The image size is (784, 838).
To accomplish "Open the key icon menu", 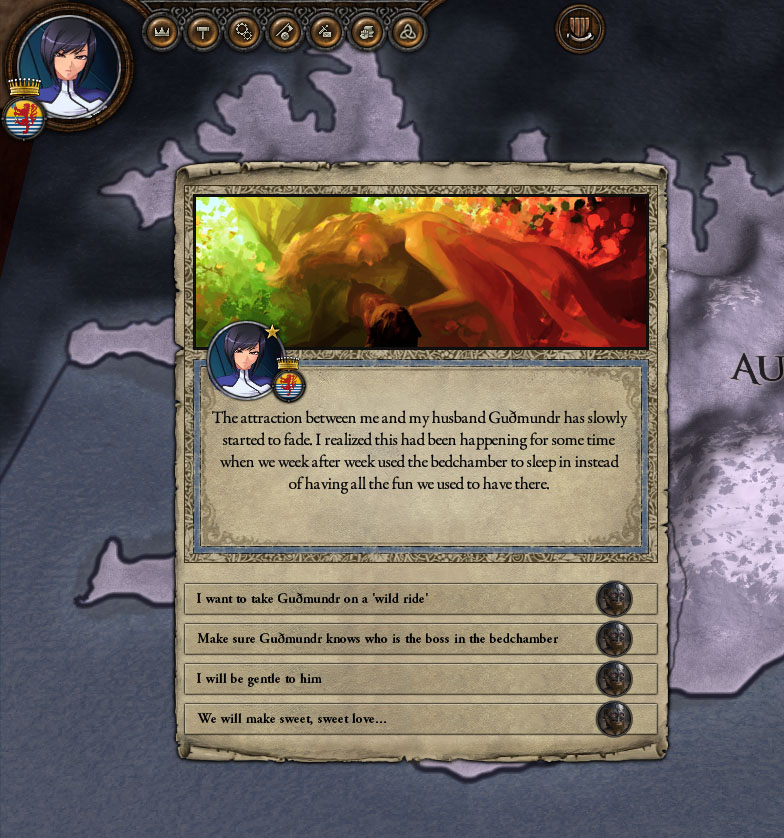I will (x=284, y=32).
